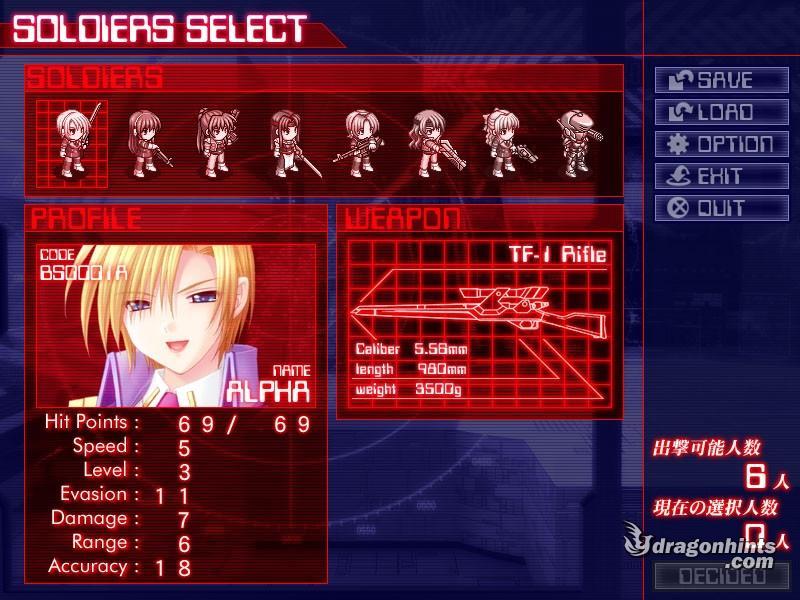The height and width of the screenshot is (600, 800).
Task: Select the soldier with the hair bow and pistol
Action: 501,143
